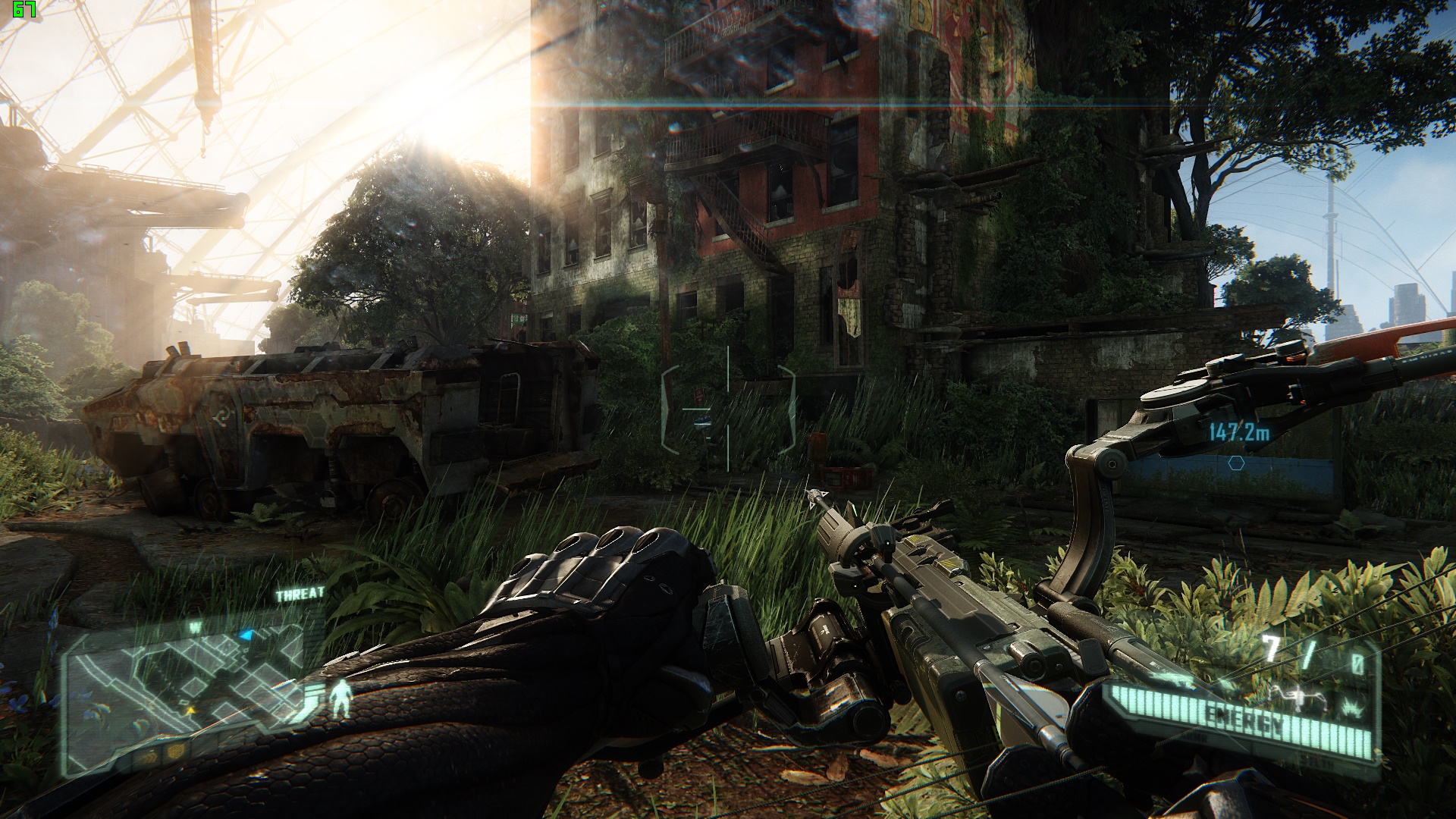Image resolution: width=1456 pixels, height=819 pixels.
Task: Select the nanosuit figure icon beside the minimap
Action: click(x=340, y=699)
